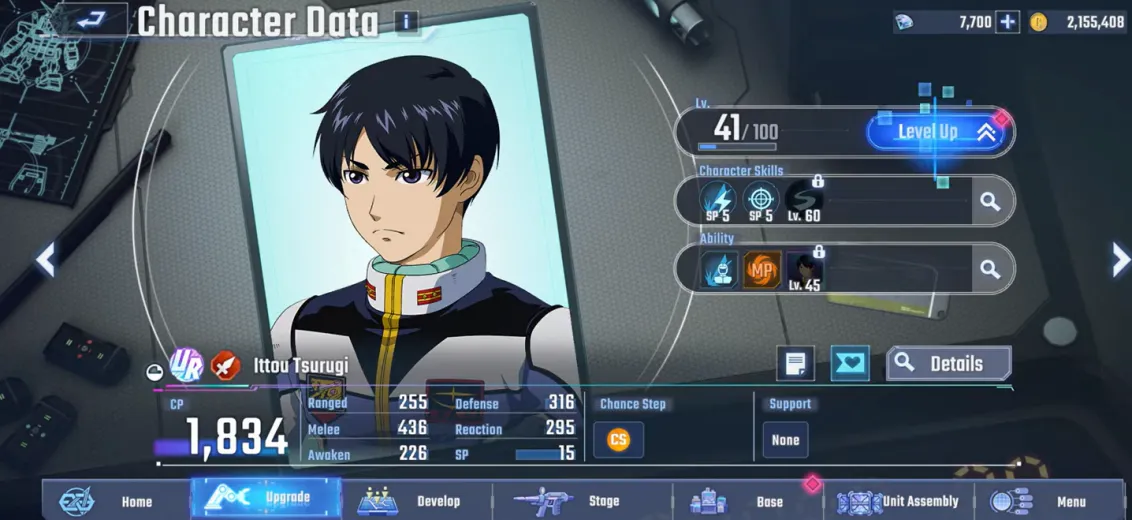Select the lightning bolt SP 5 skill
The height and width of the screenshot is (520, 1132).
717,201
